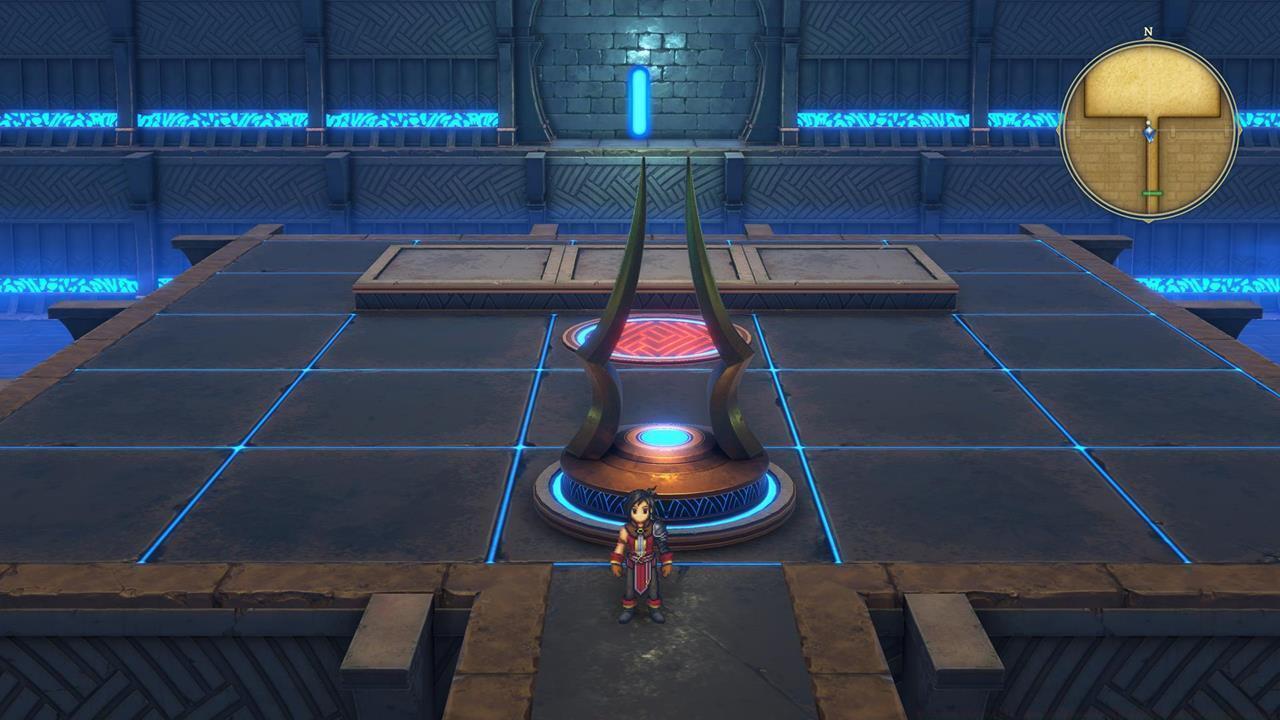This screenshot has height=720, width=1280.
Task: Select the blue diamond icon on the minimap
Action: coord(1149,132)
